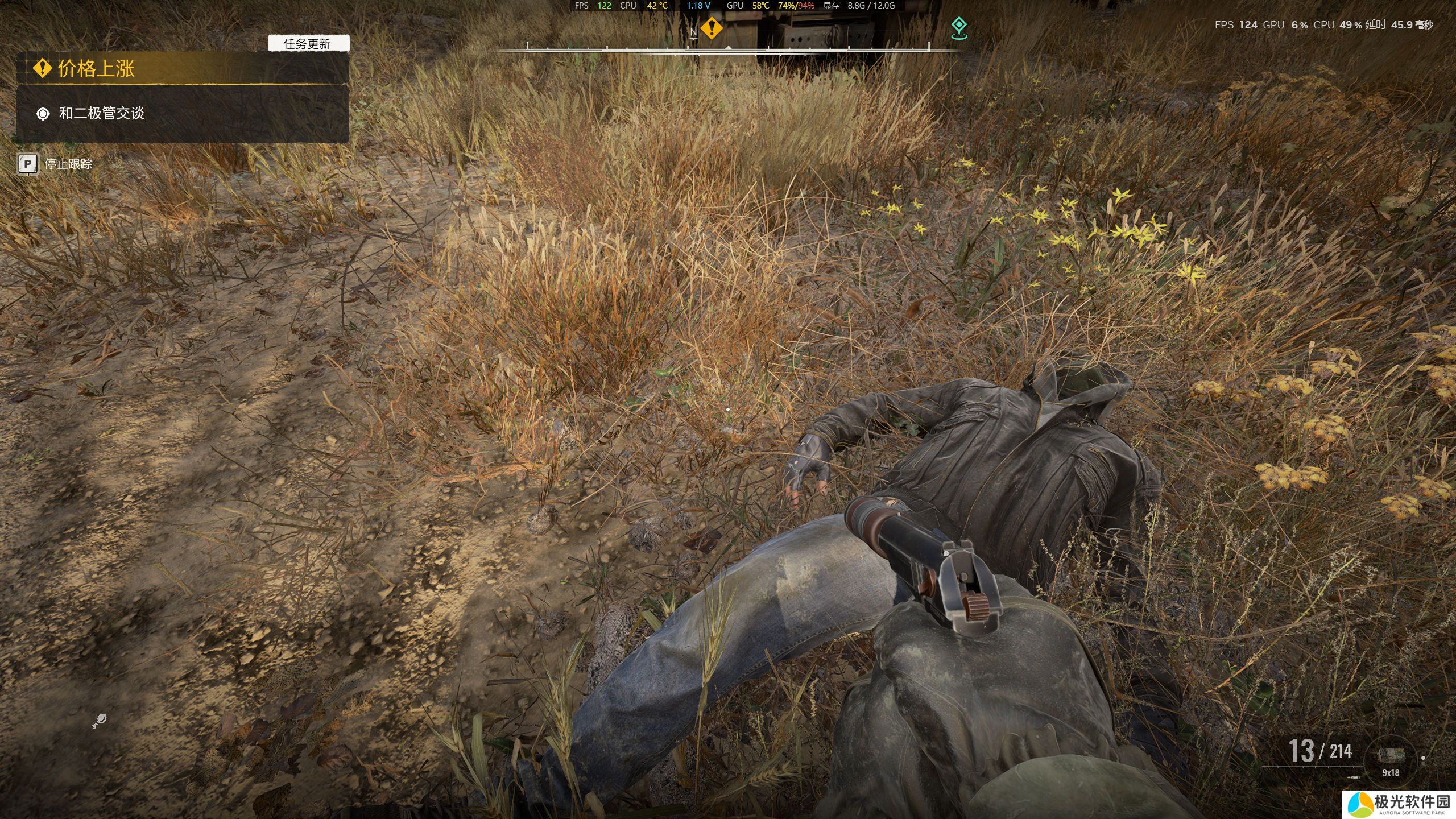The height and width of the screenshot is (819, 1456).
Task: Select the 价格上涨 quest title banner
Action: click(182, 68)
